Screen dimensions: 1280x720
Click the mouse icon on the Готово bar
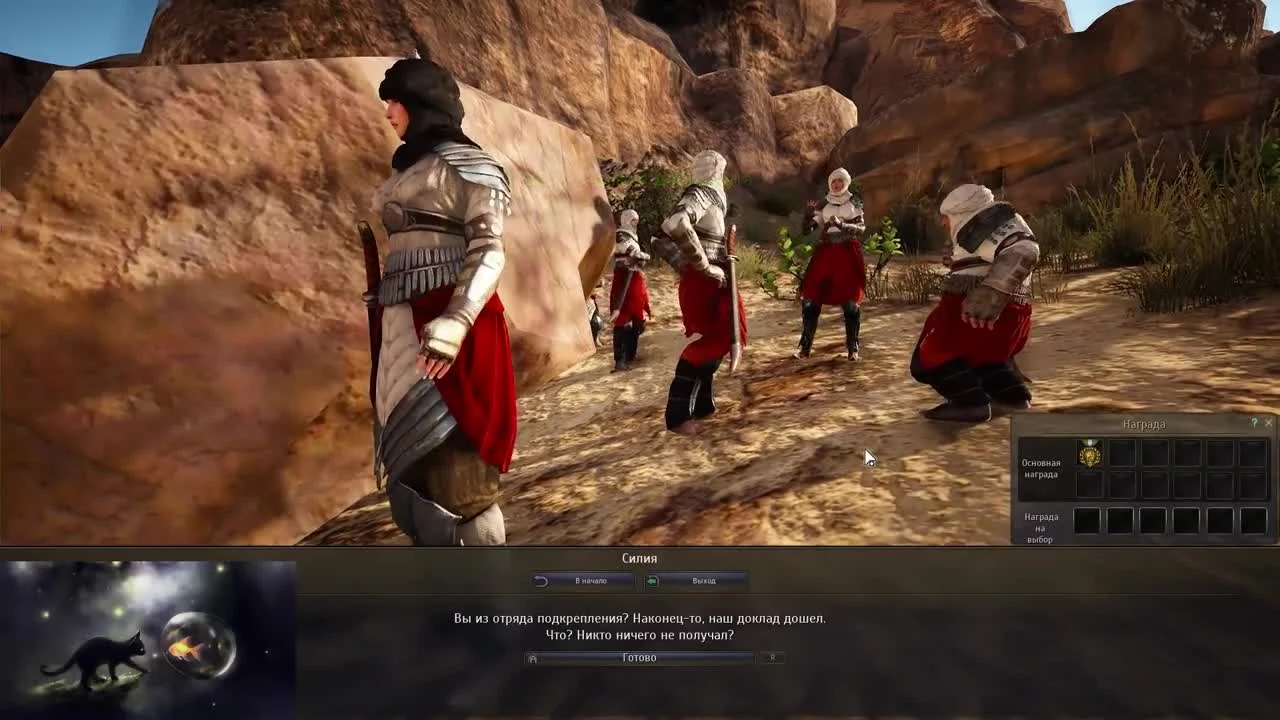point(532,657)
